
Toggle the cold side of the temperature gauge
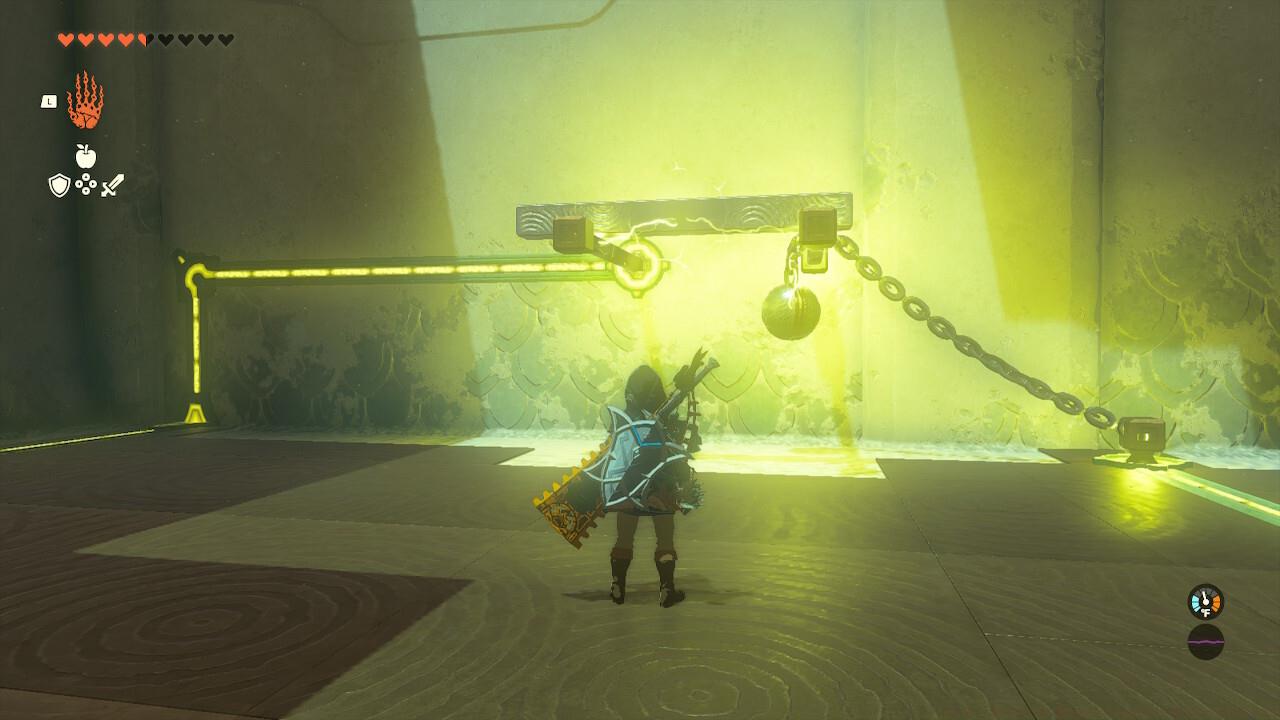tap(1195, 602)
